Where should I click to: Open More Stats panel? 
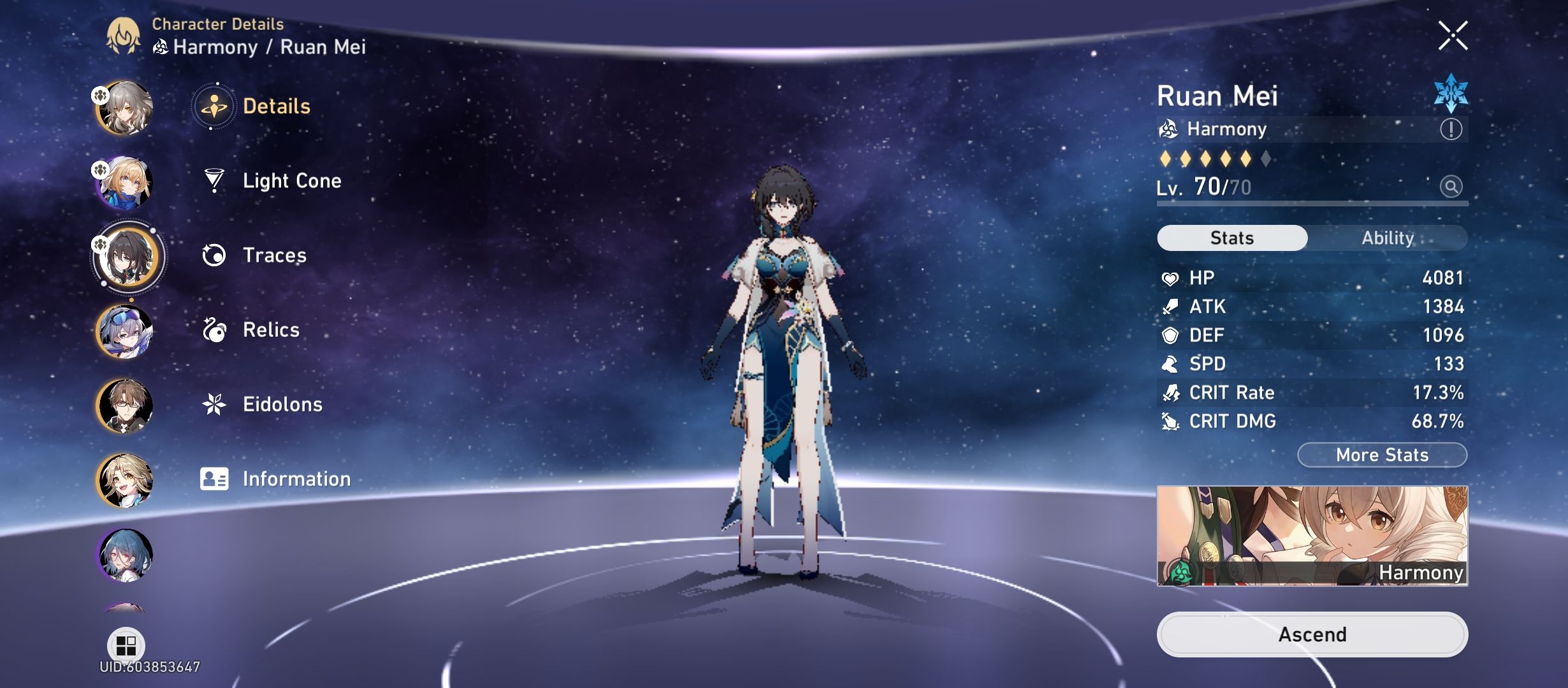click(1381, 454)
